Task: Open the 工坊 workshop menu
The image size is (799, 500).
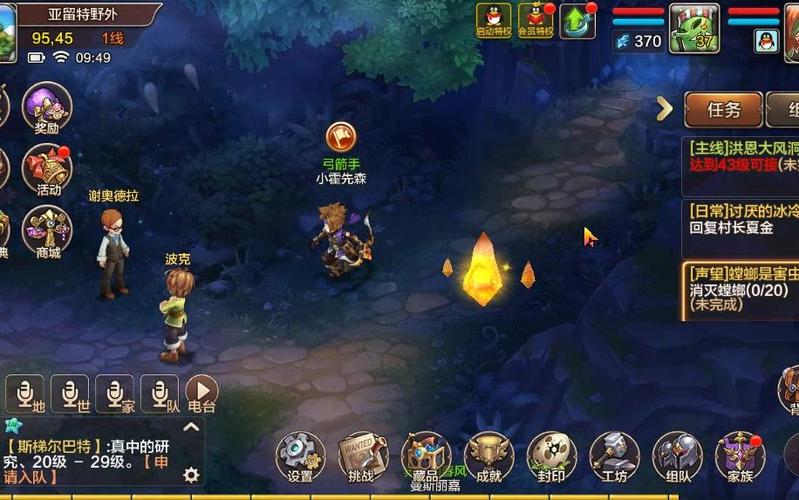Action: pyautogui.click(x=614, y=457)
